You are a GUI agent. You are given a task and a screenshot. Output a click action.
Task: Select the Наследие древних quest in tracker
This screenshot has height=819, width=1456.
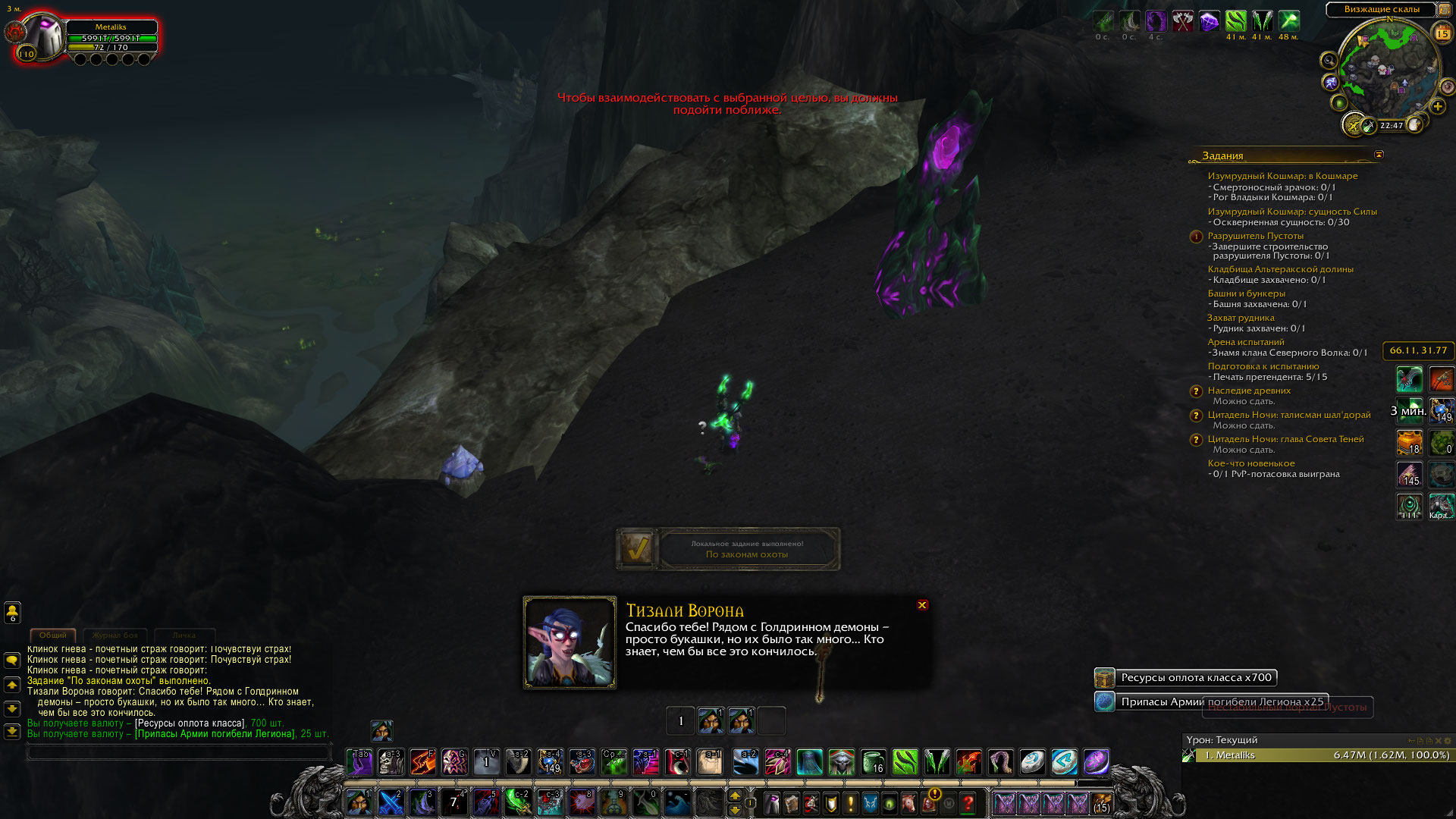(x=1249, y=391)
